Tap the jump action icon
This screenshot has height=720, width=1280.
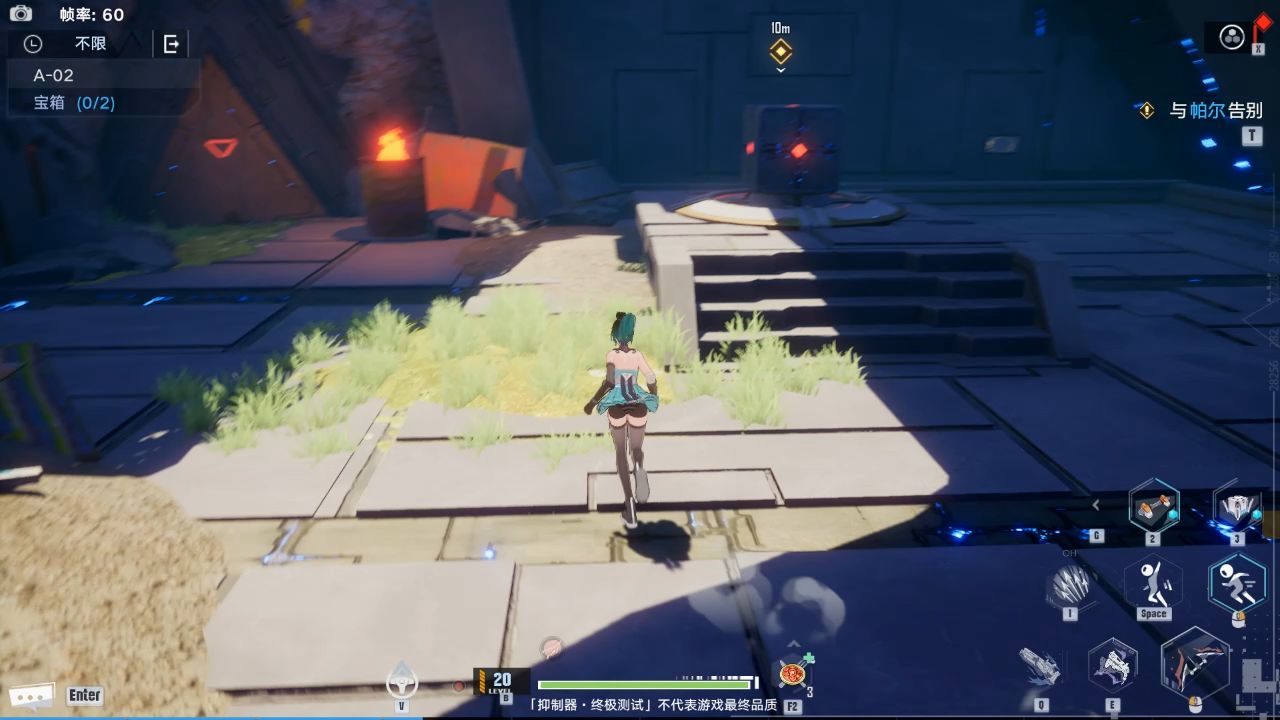[1152, 582]
